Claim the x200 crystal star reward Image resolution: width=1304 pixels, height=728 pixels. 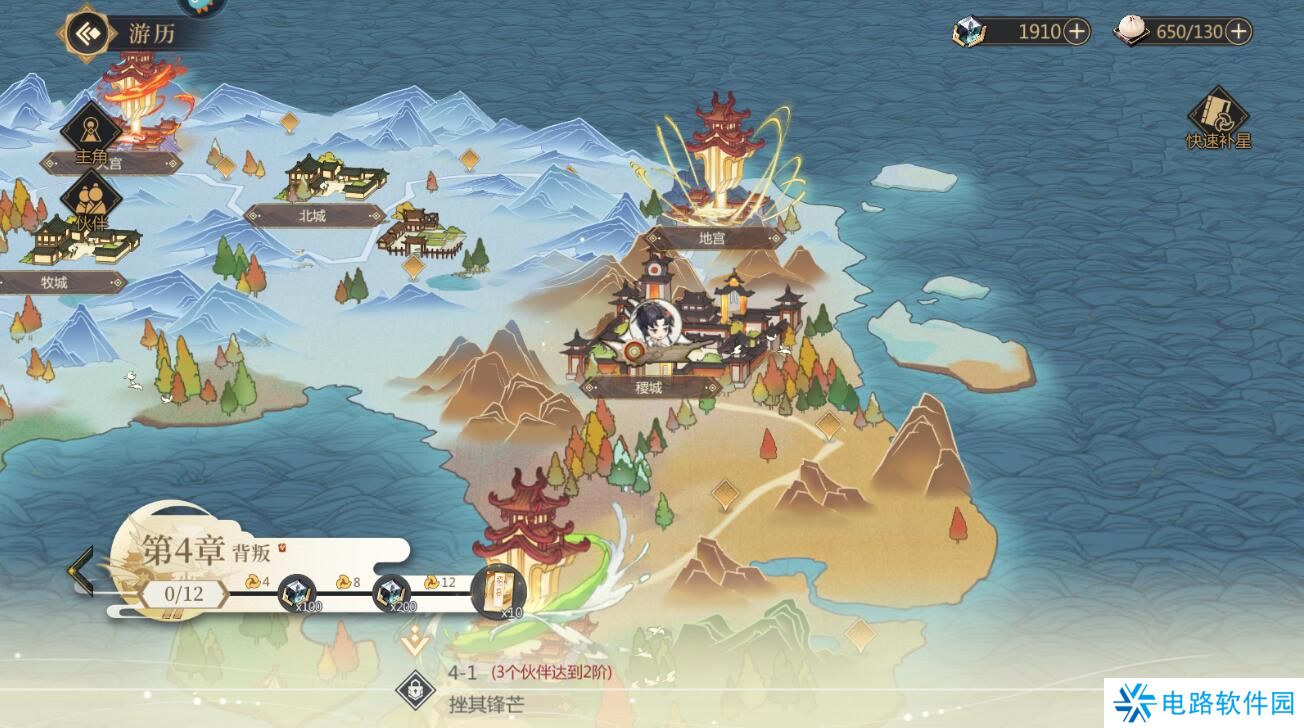[x=392, y=594]
